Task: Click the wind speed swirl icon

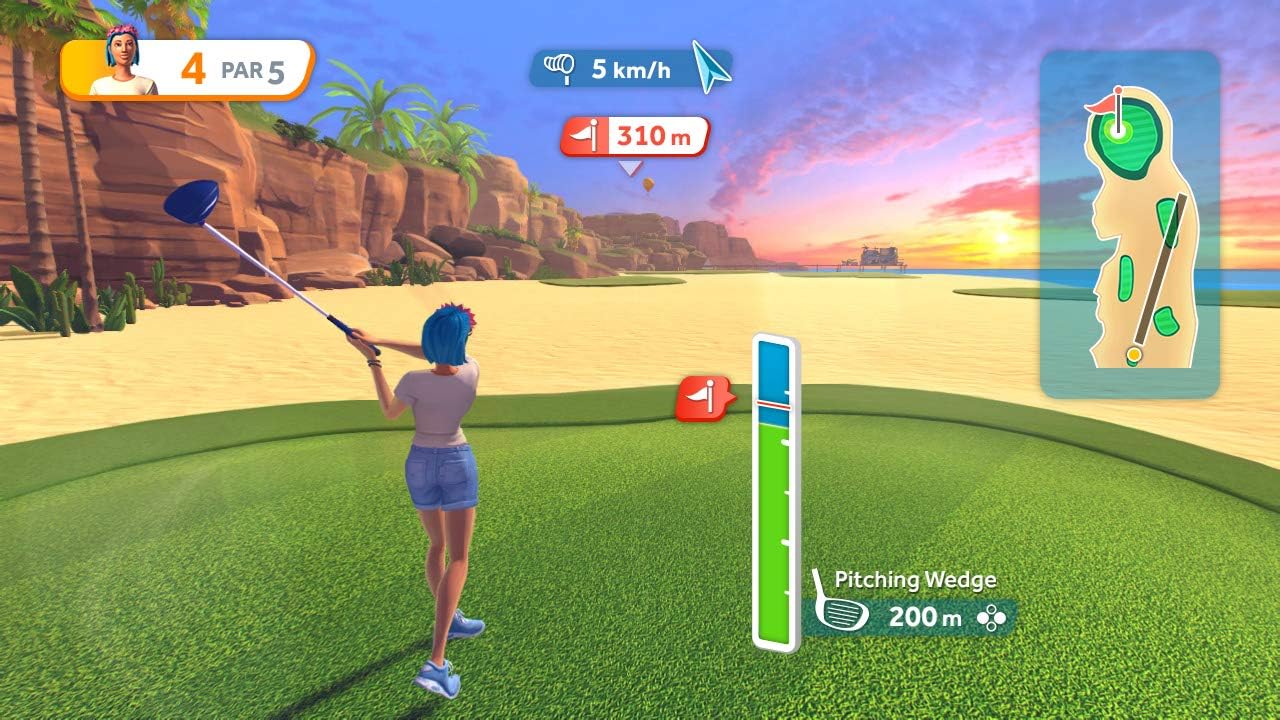Action: 561,68
